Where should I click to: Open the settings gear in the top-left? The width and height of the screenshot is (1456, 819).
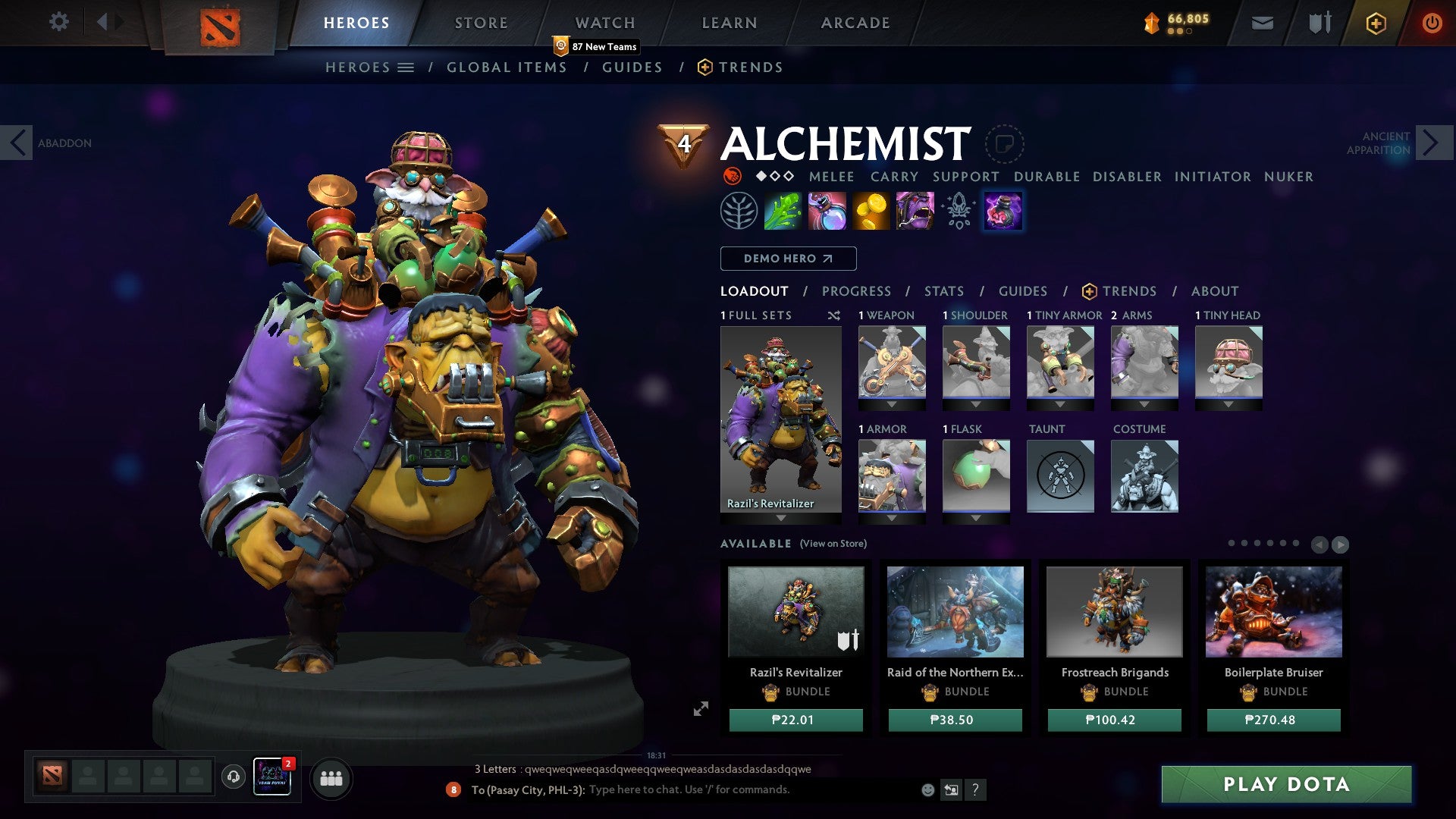59,22
